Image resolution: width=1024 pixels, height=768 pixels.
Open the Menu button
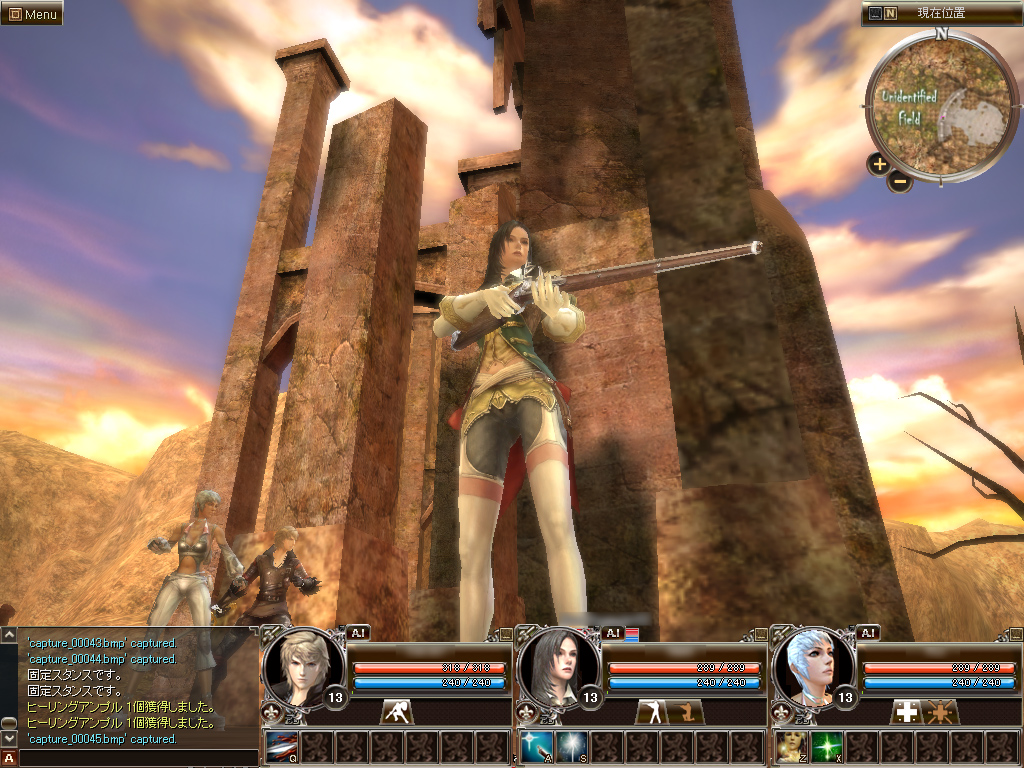(31, 13)
